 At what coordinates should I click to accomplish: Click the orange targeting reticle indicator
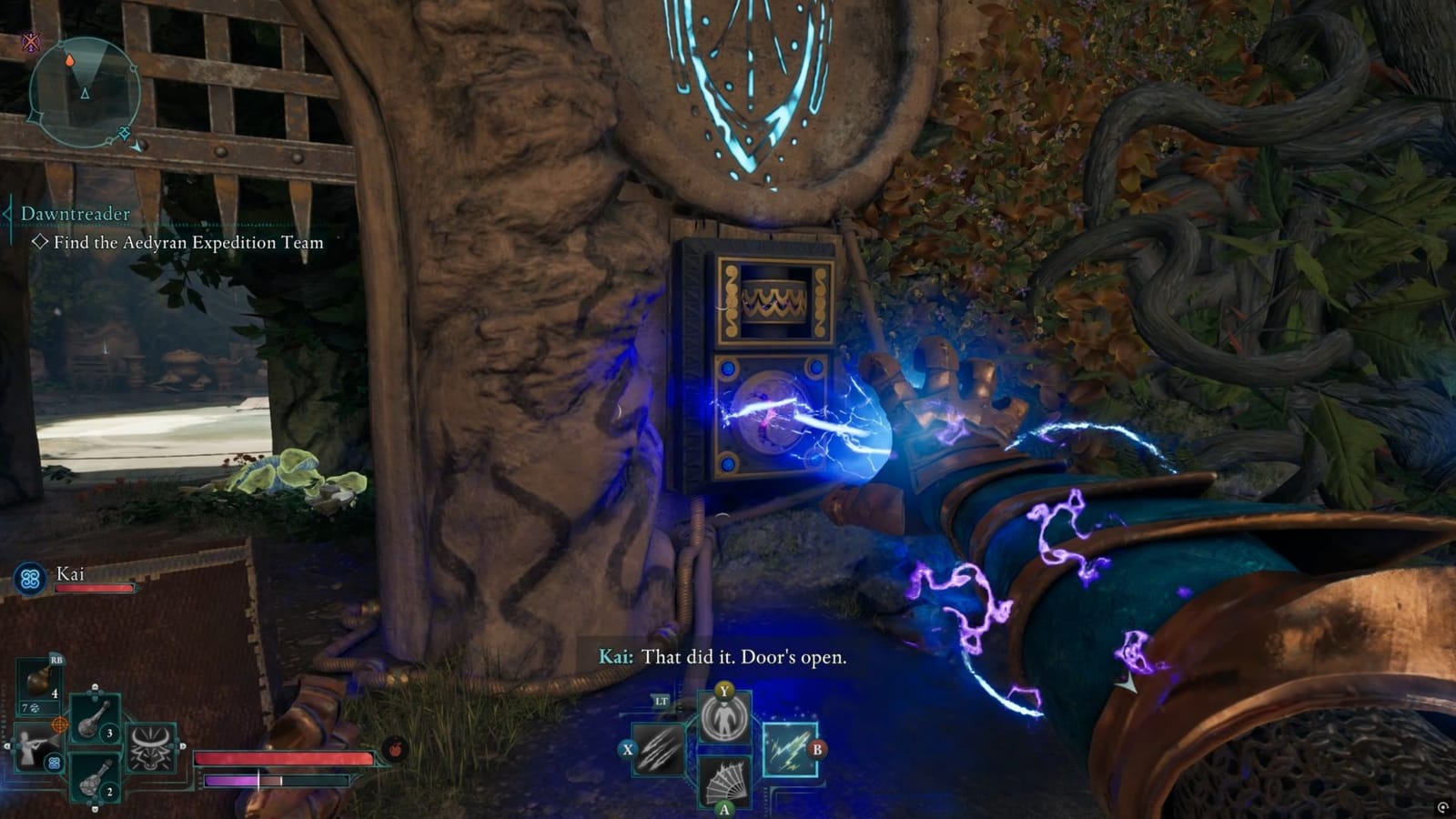60,723
